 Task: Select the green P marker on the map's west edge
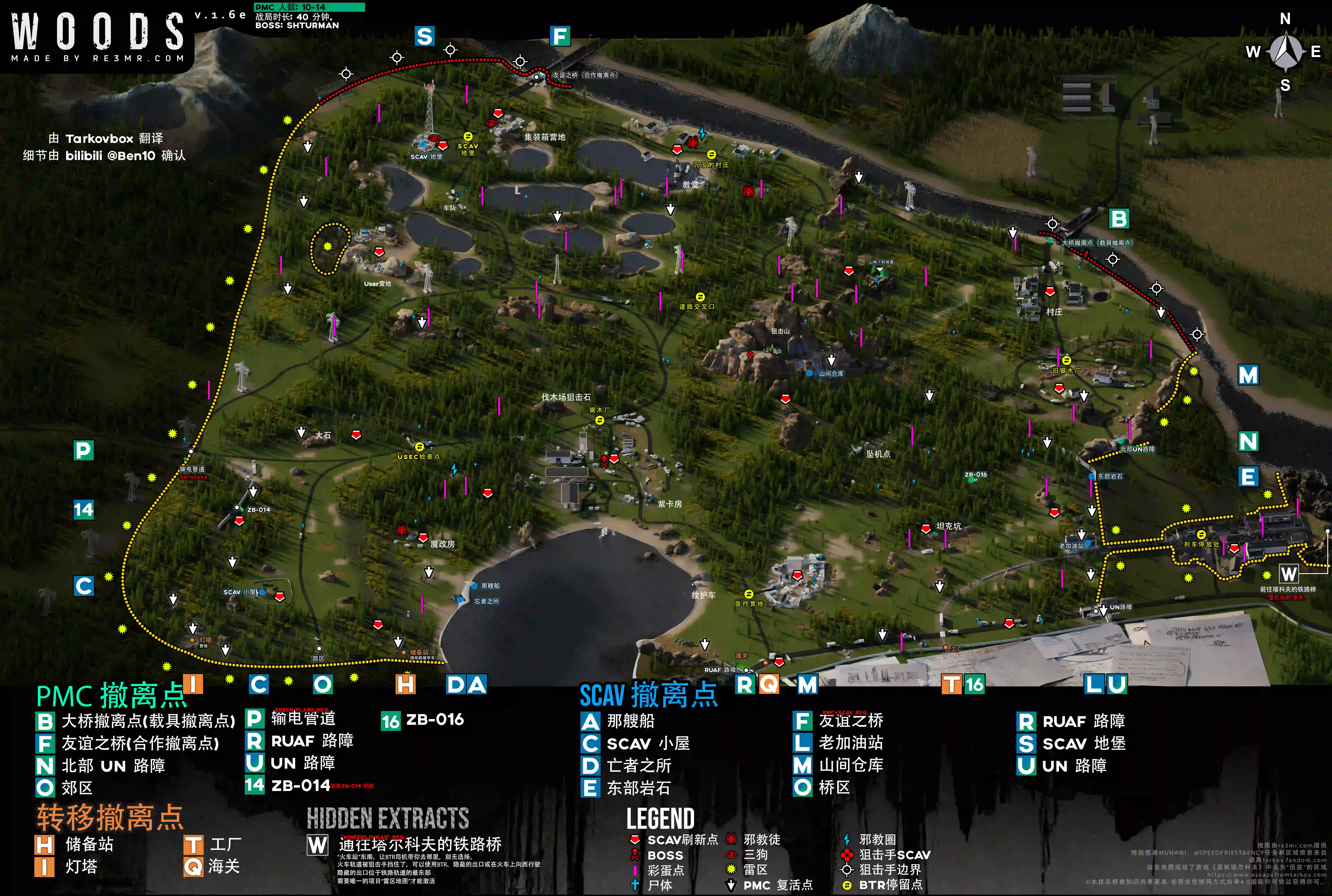click(83, 451)
